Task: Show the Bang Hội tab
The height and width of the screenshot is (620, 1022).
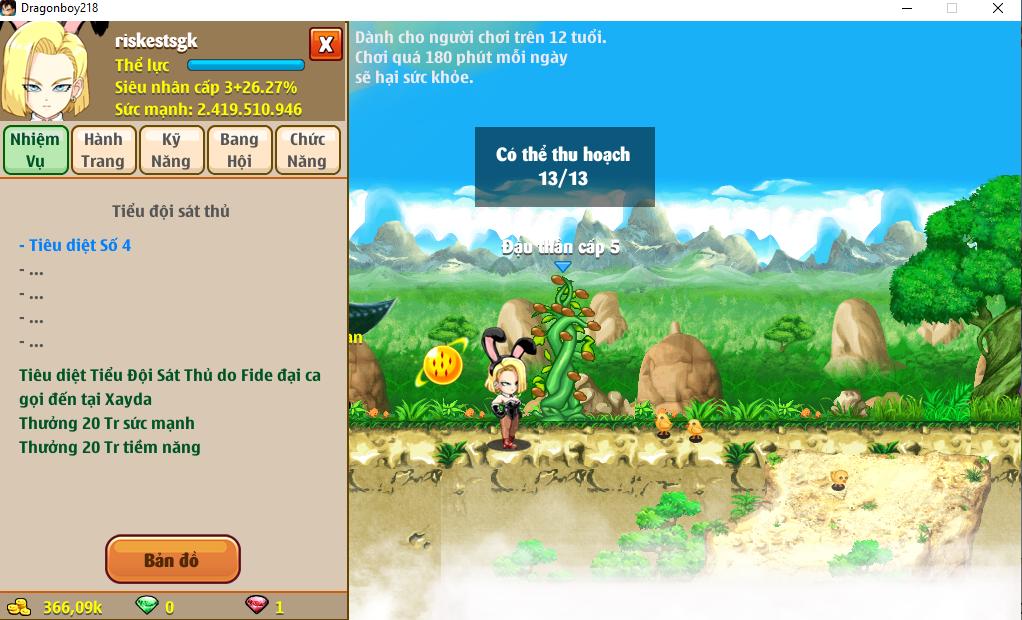Action: [x=239, y=150]
